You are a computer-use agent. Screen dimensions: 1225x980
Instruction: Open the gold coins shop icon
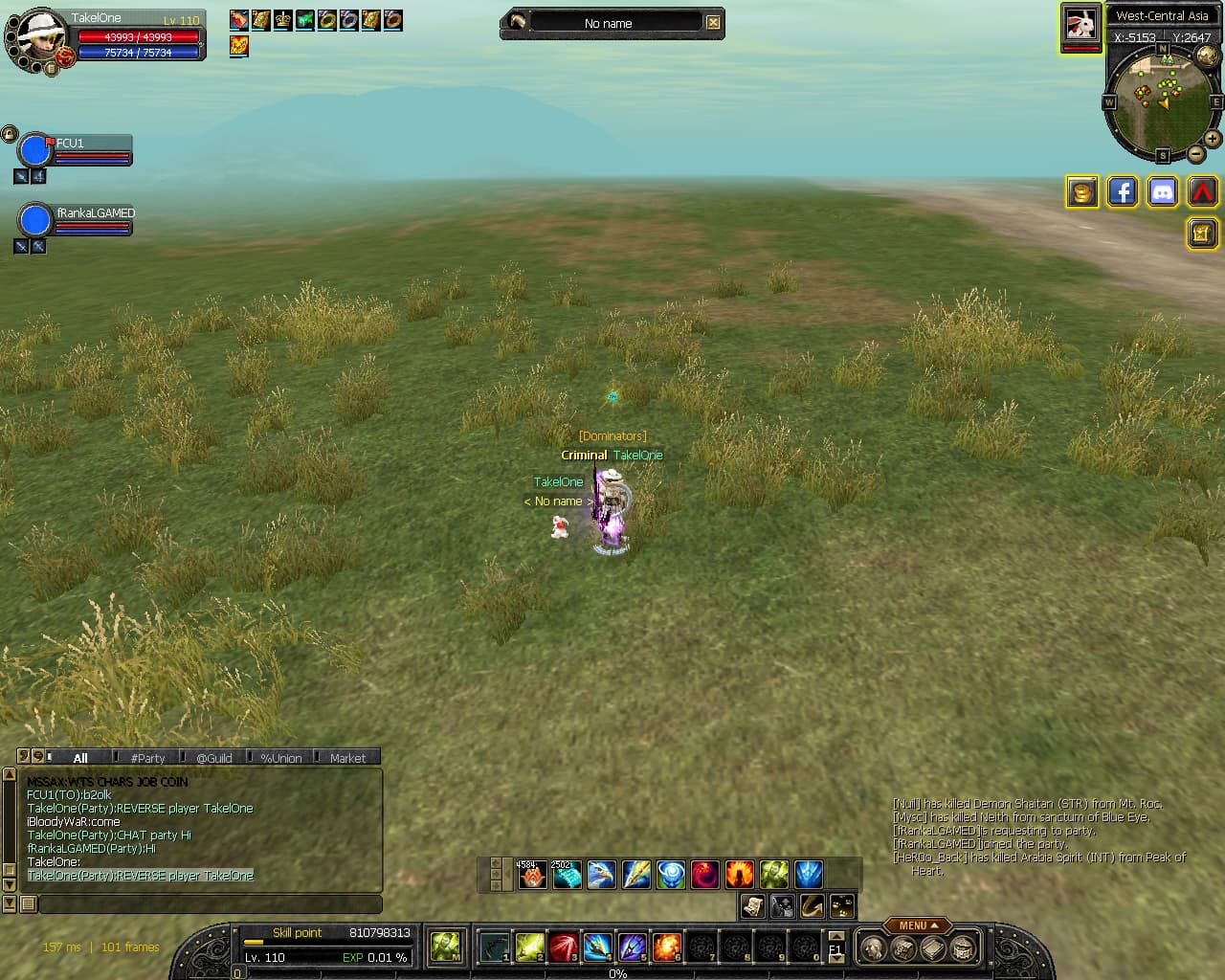coord(1081,192)
